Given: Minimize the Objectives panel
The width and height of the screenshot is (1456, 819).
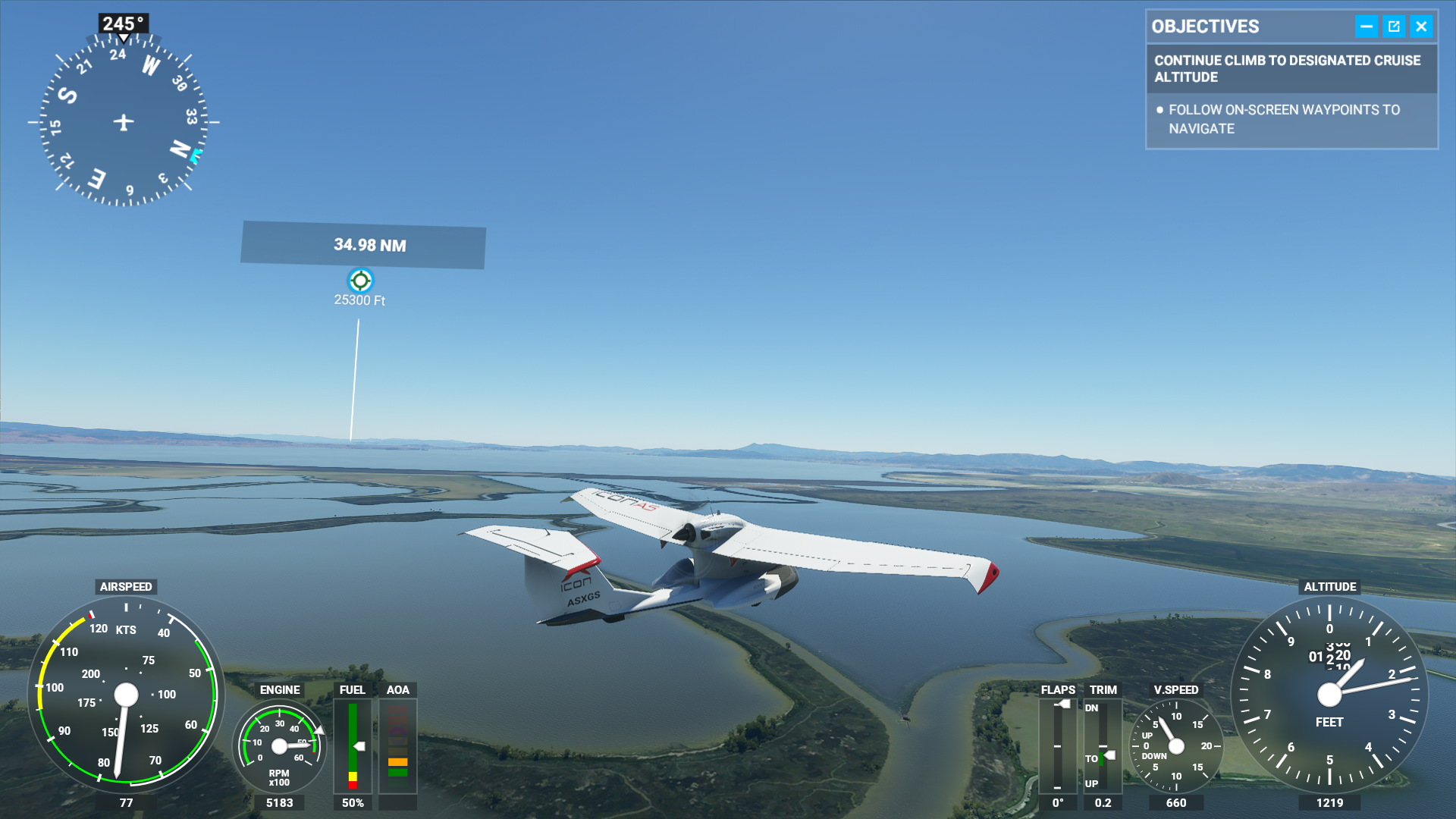Looking at the screenshot, I should (1366, 27).
